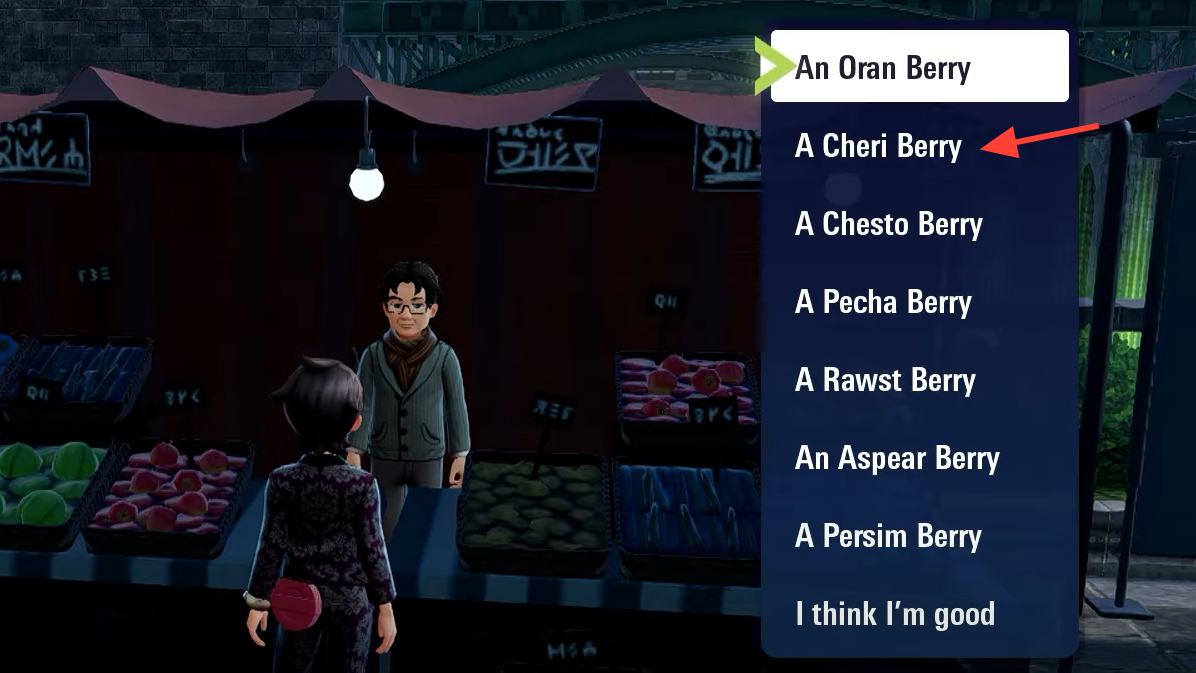1196x673 pixels.
Task: Choose A Cheri Berry from the list
Action: coord(878,146)
